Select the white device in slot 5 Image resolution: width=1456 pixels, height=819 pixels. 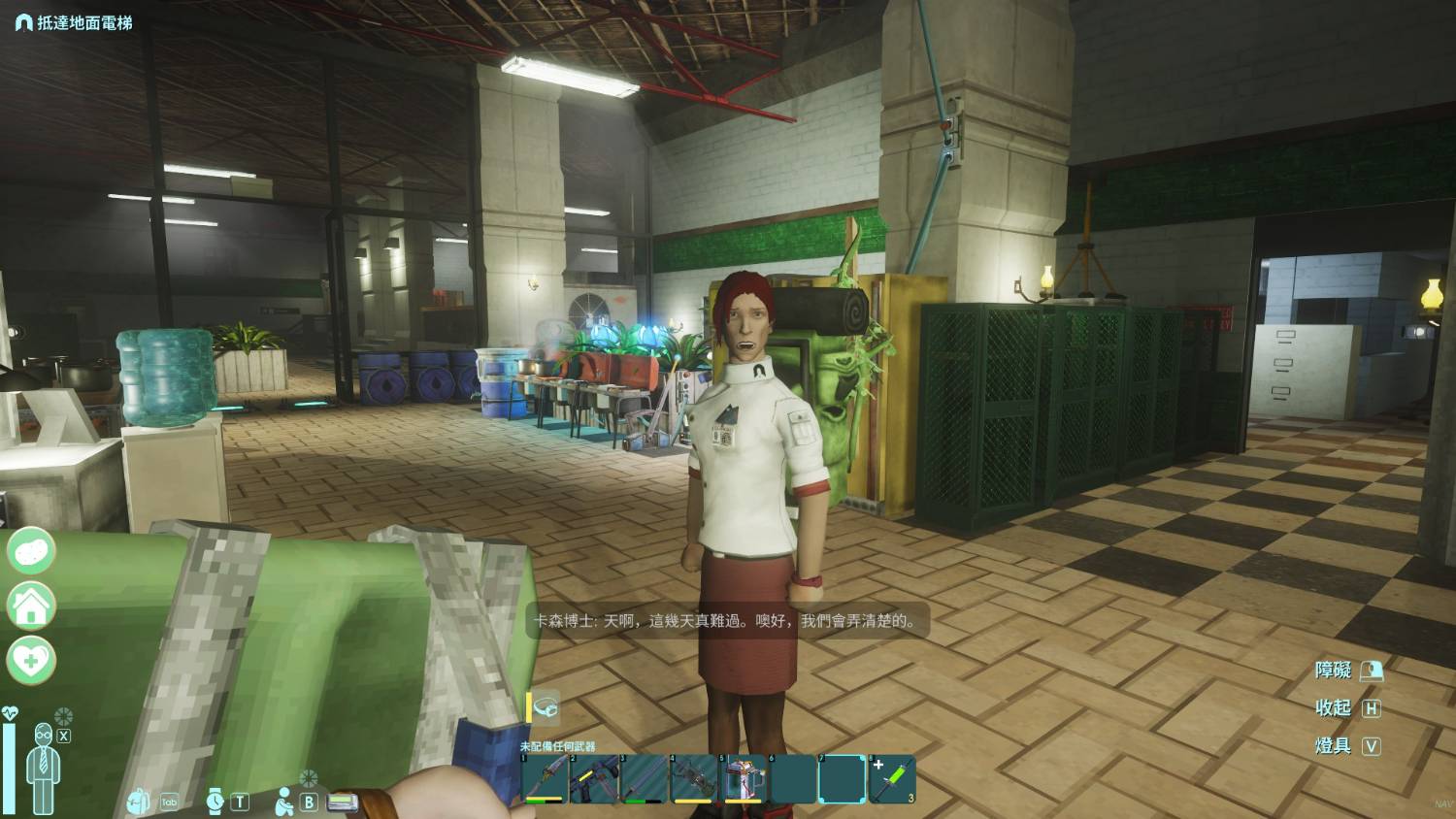point(744,779)
